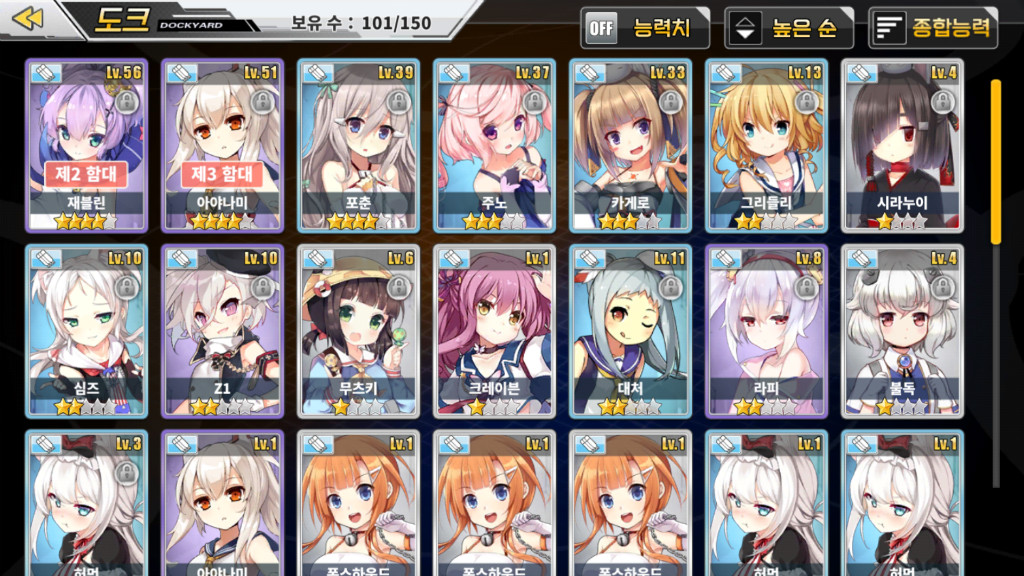
Task: Choose the 대처 Lv.11 ship card
Action: [x=630, y=330]
